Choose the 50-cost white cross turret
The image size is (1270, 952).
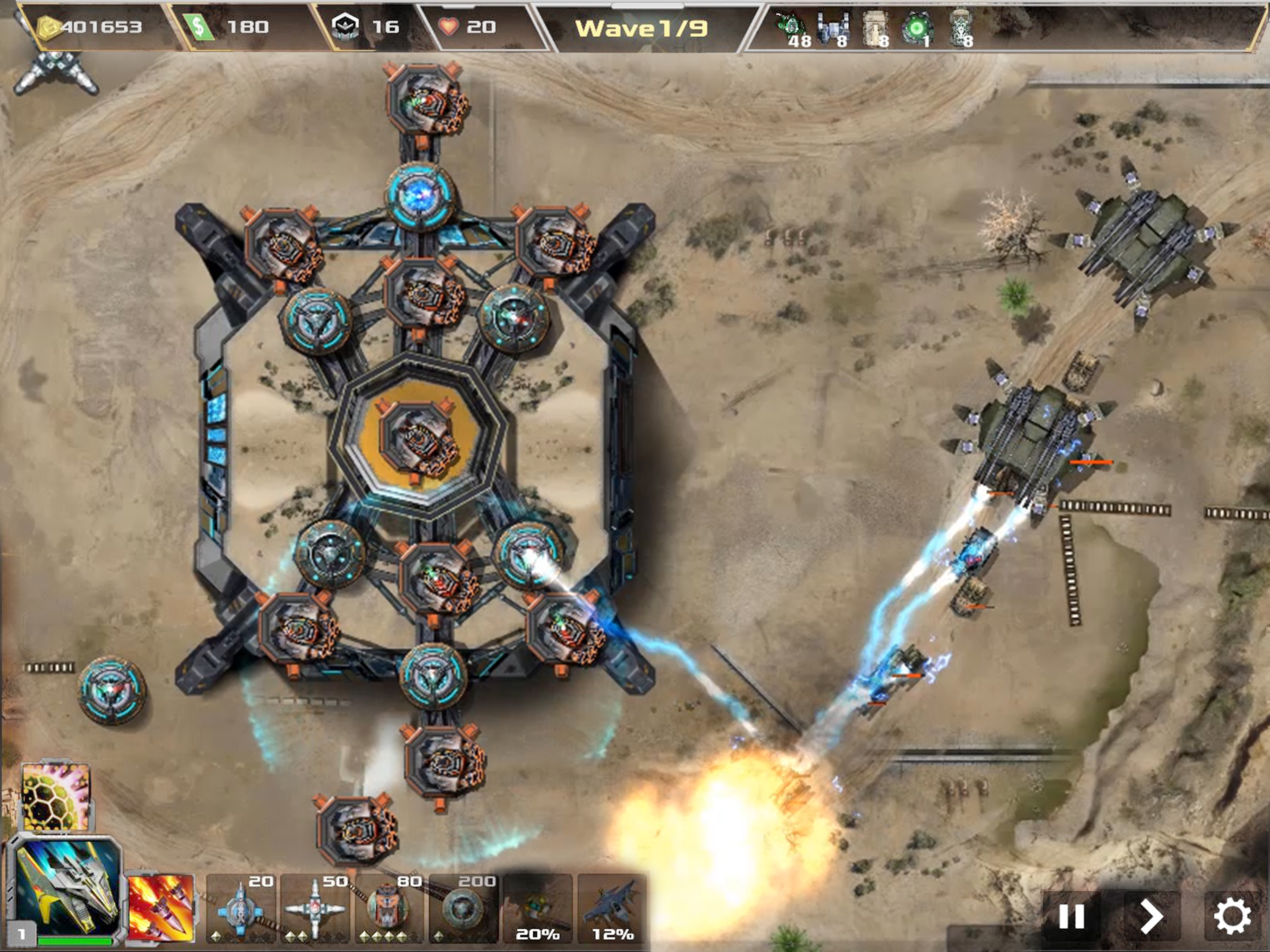[315, 908]
